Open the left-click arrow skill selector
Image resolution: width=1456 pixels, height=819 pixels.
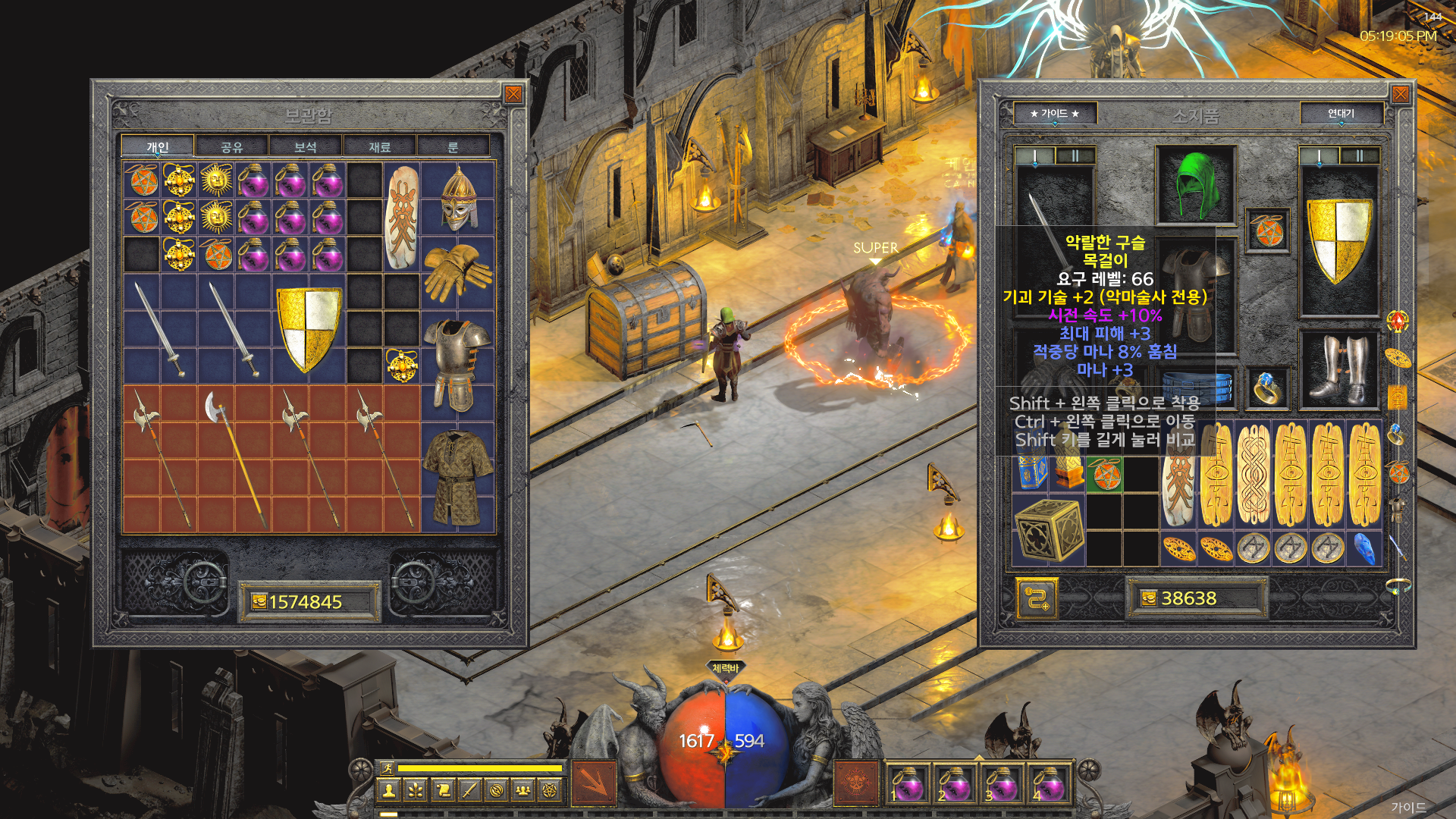point(593,782)
